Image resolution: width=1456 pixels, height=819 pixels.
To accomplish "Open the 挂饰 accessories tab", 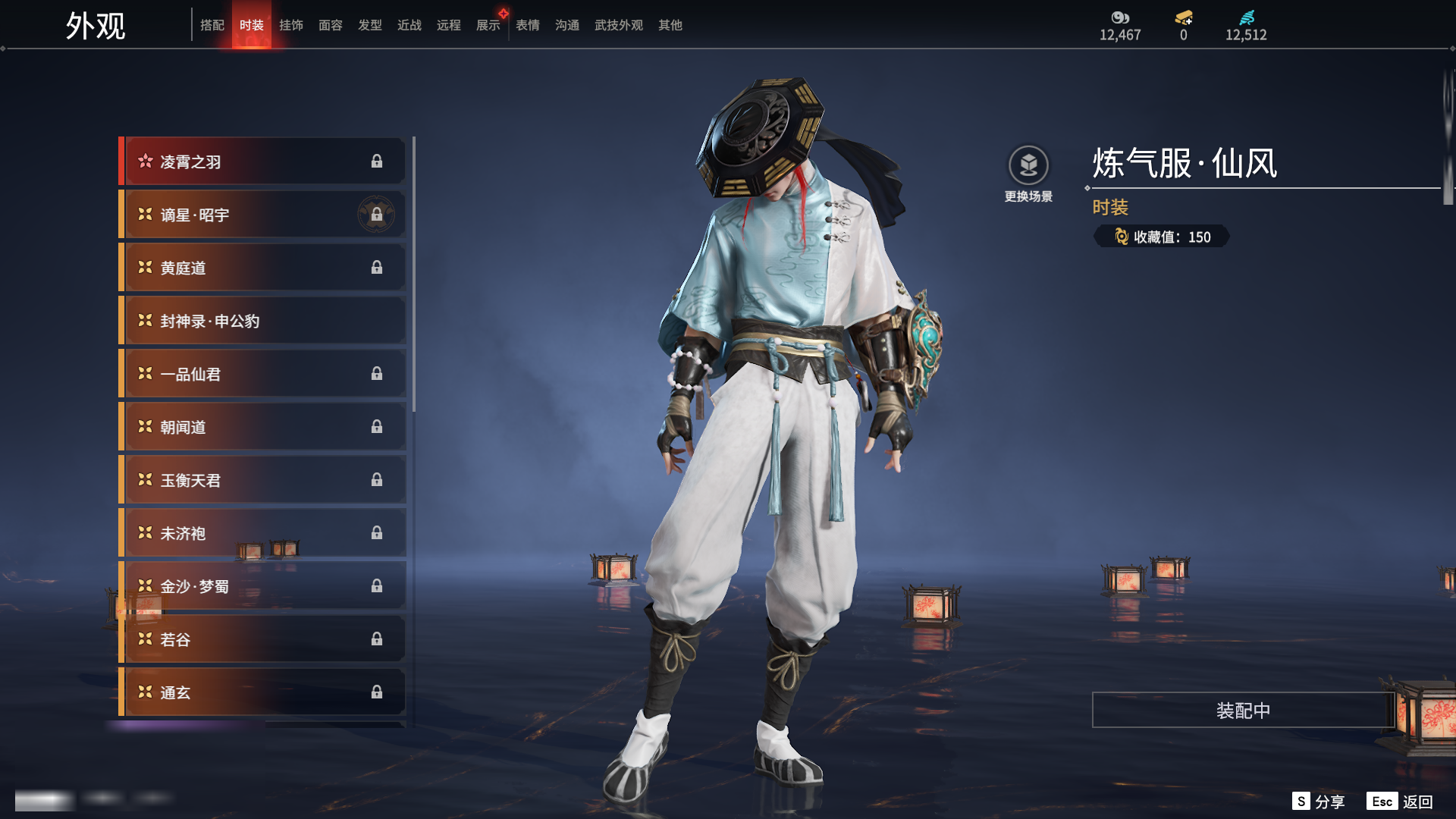I will 291,25.
